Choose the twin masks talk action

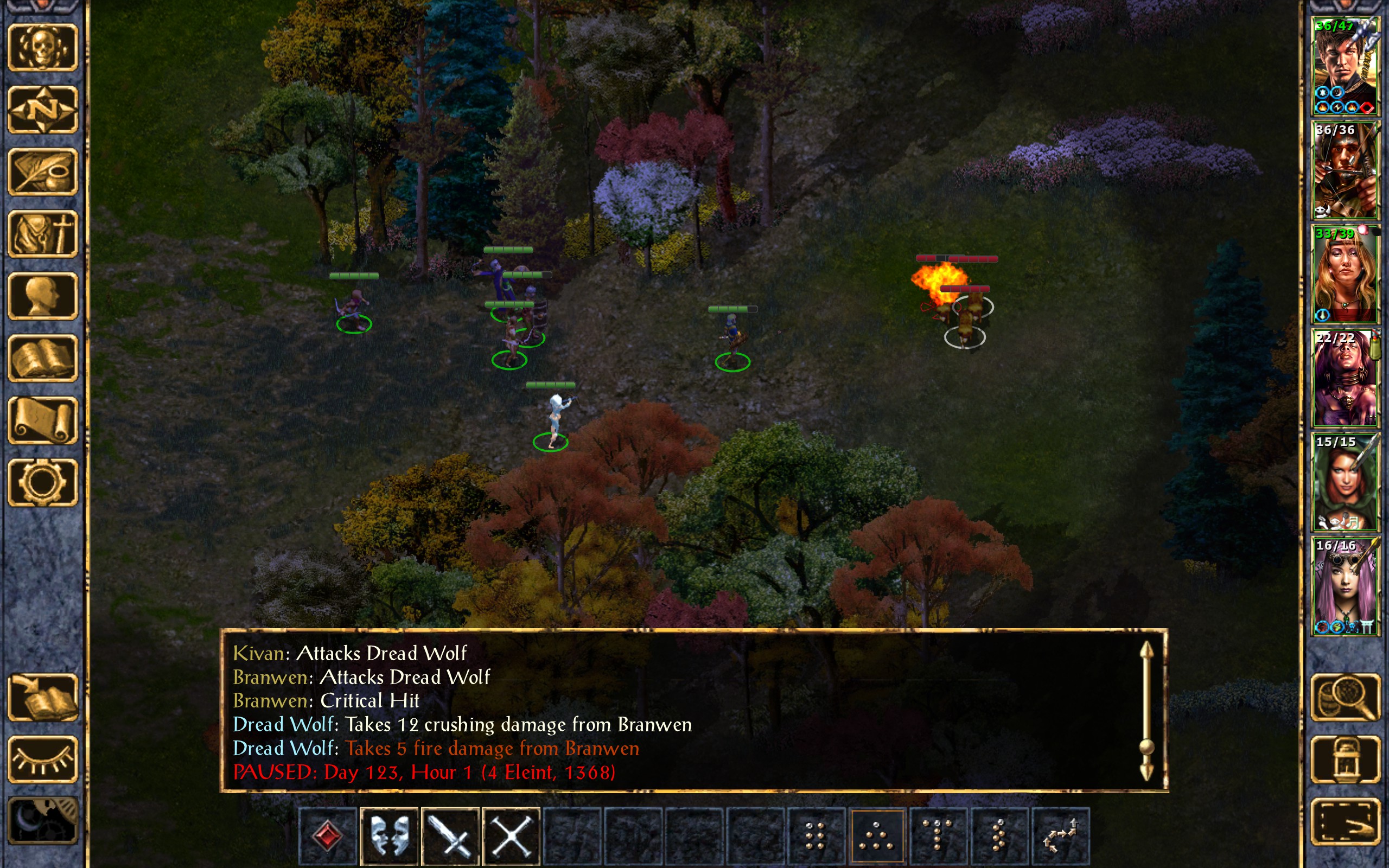click(389, 835)
